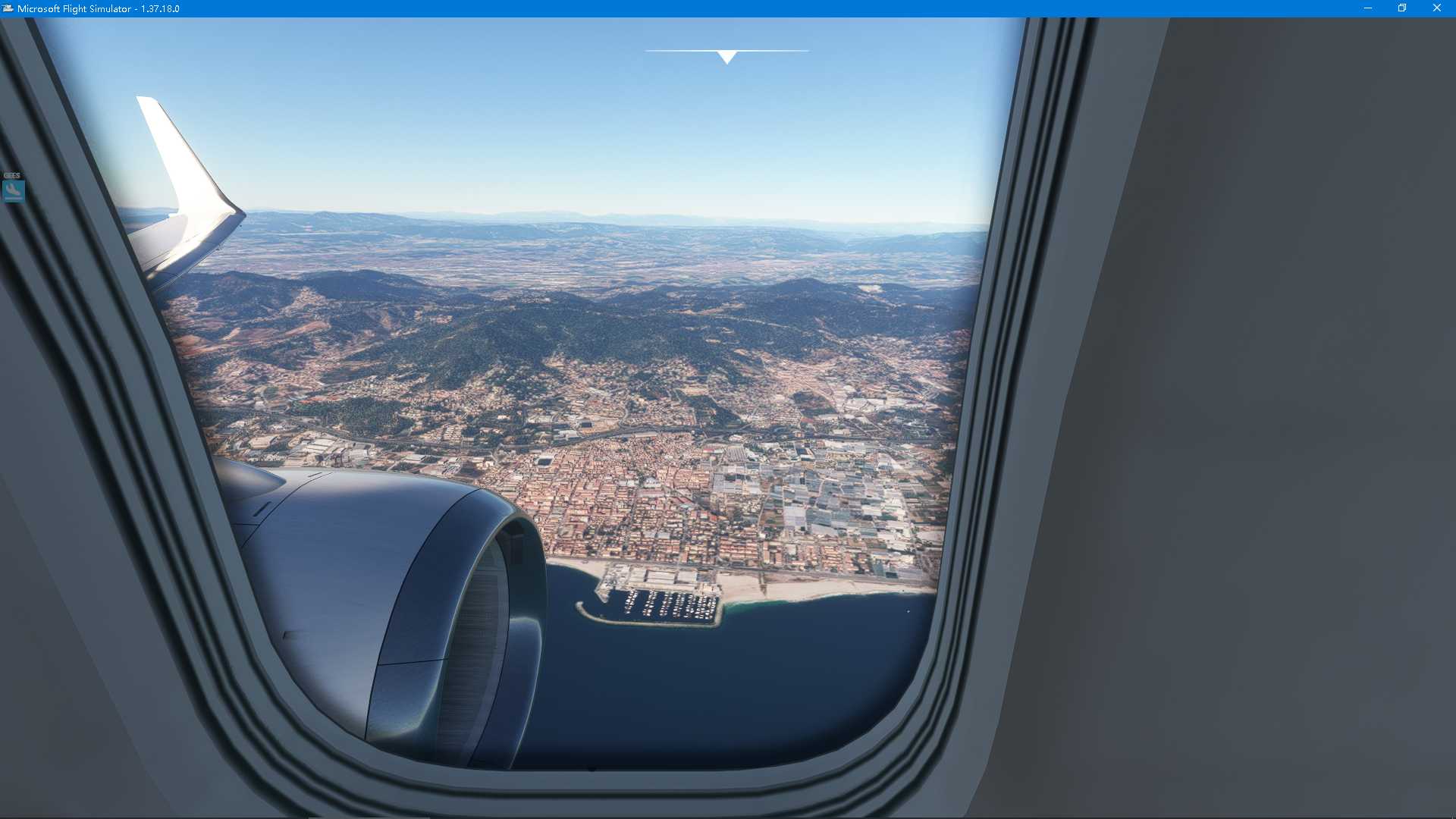Image resolution: width=1456 pixels, height=819 pixels.
Task: Click the restore down icon on the title bar
Action: tap(1402, 8)
